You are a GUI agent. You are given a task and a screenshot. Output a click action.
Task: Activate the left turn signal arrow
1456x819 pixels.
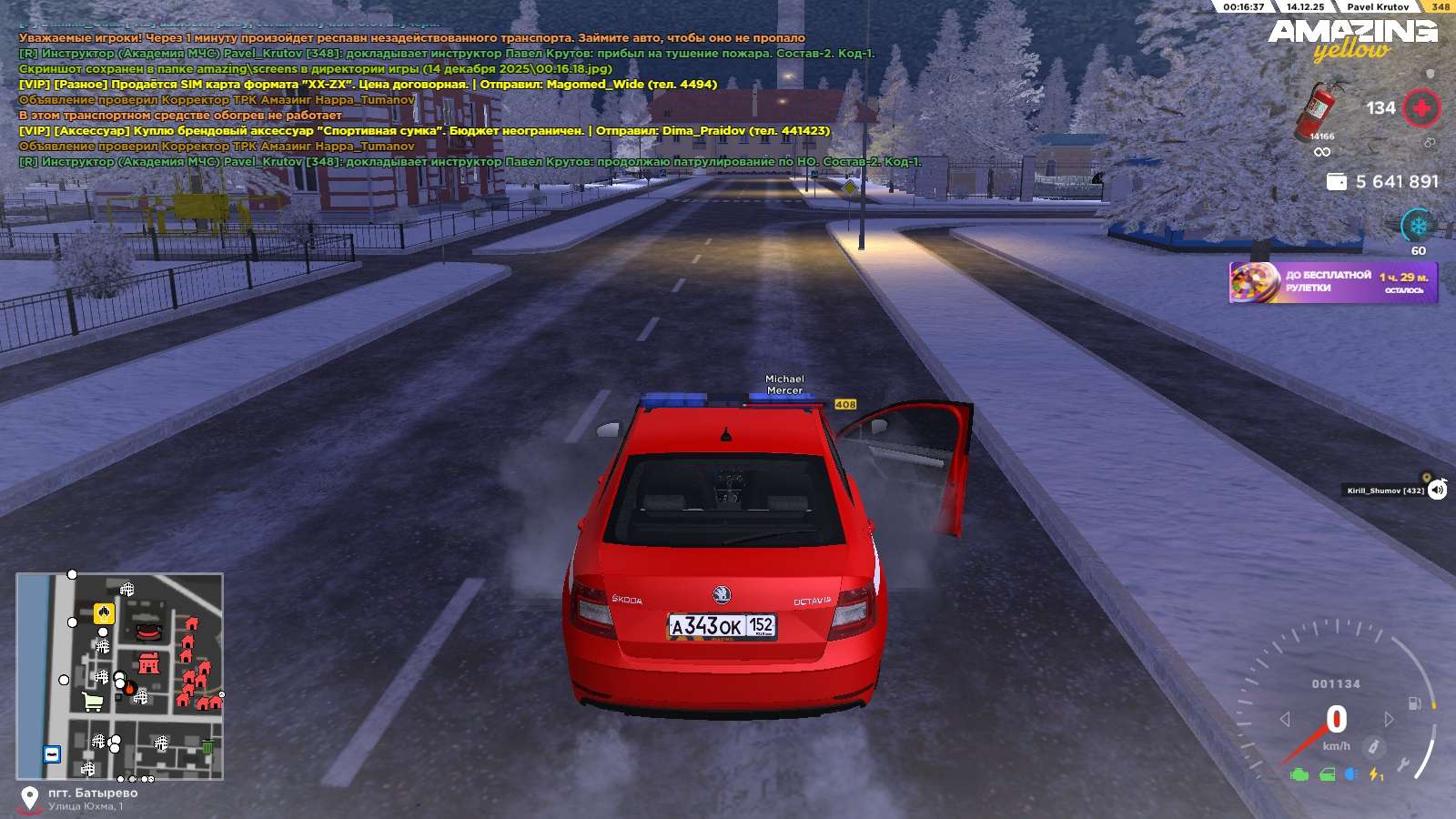[1285, 719]
